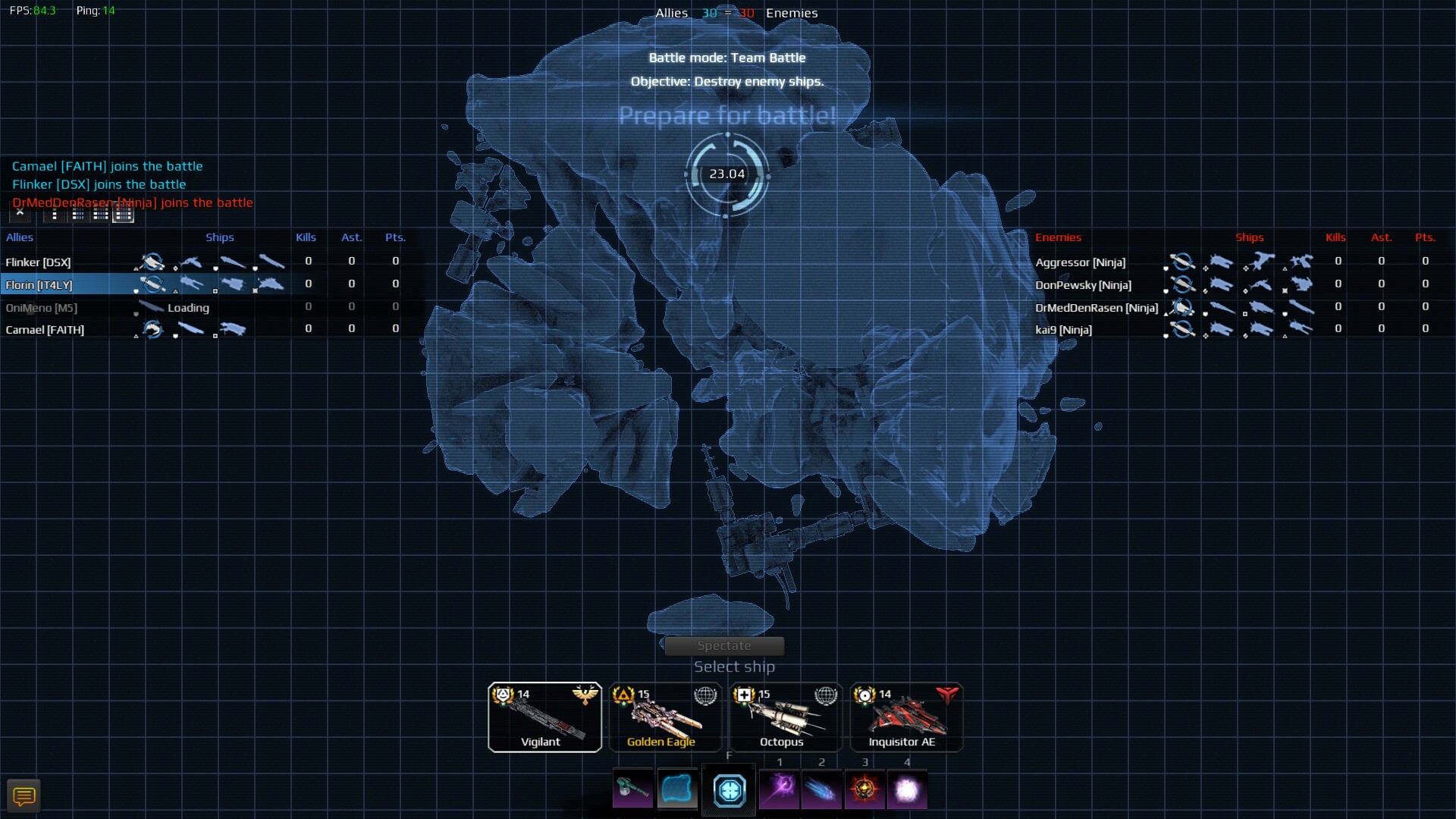
Task: Sort allies scoreboard by Kills column
Action: [x=306, y=237]
